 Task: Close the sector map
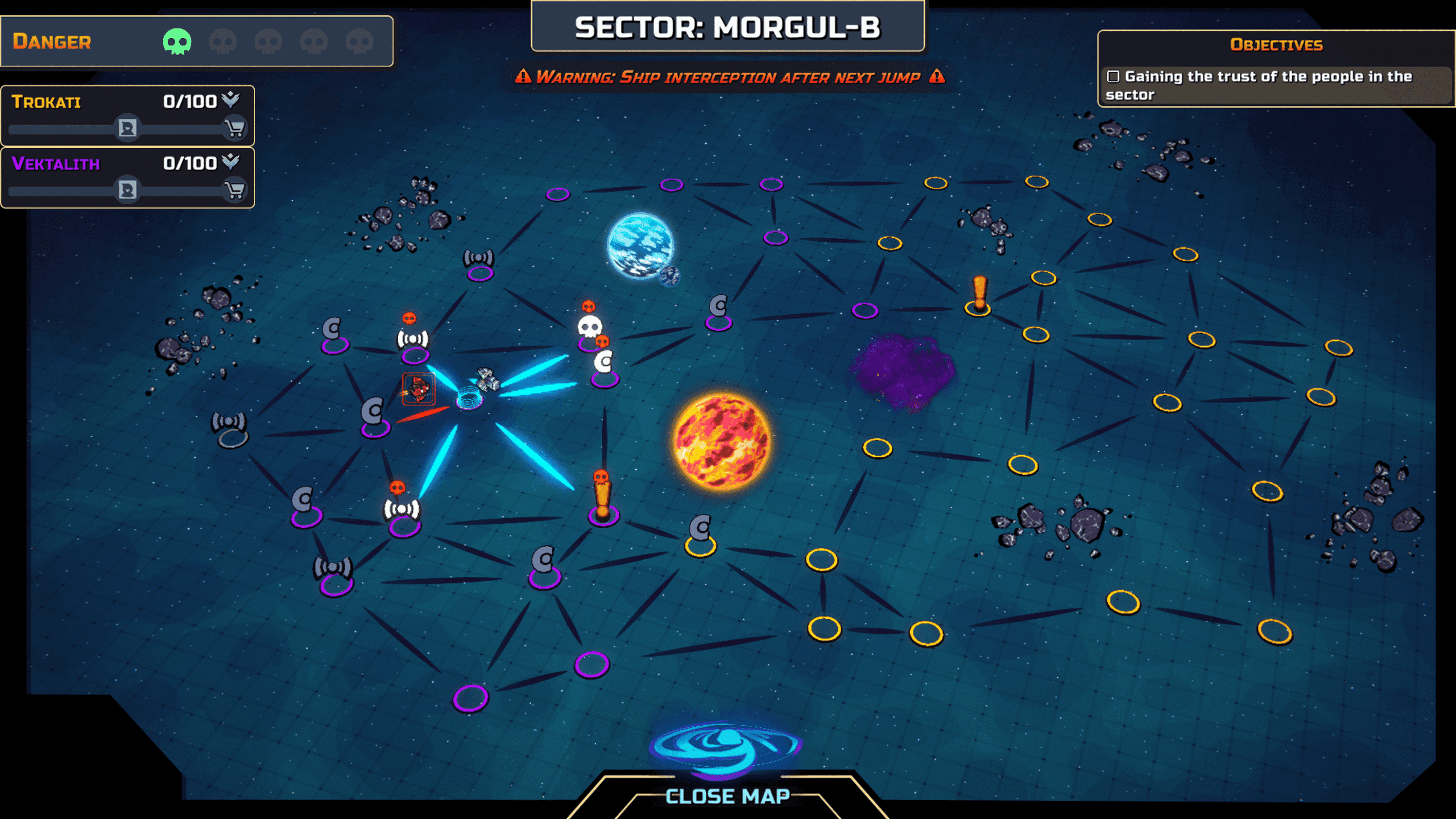click(727, 796)
